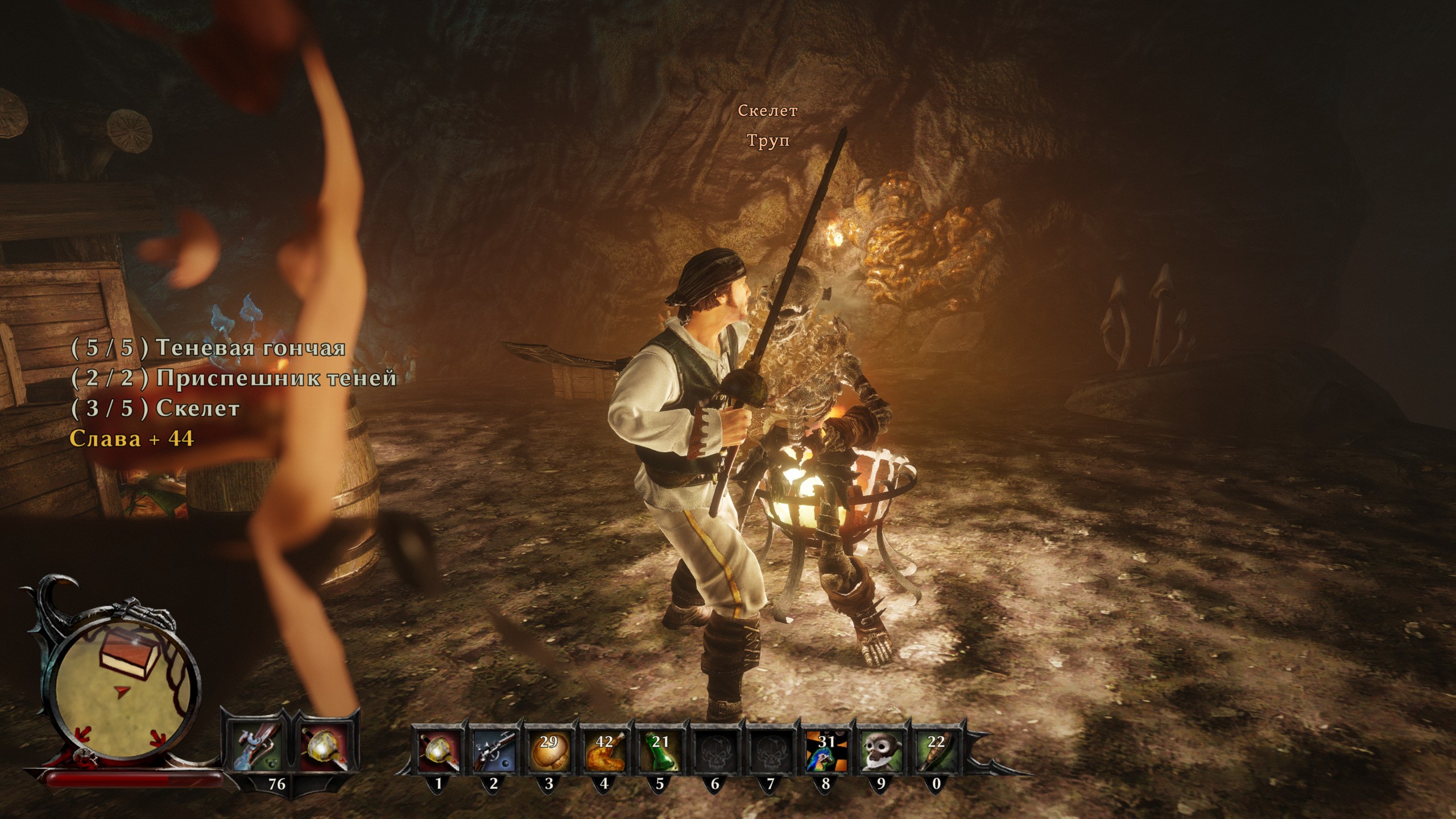Eat the roasted meat in slot 4

[x=604, y=749]
